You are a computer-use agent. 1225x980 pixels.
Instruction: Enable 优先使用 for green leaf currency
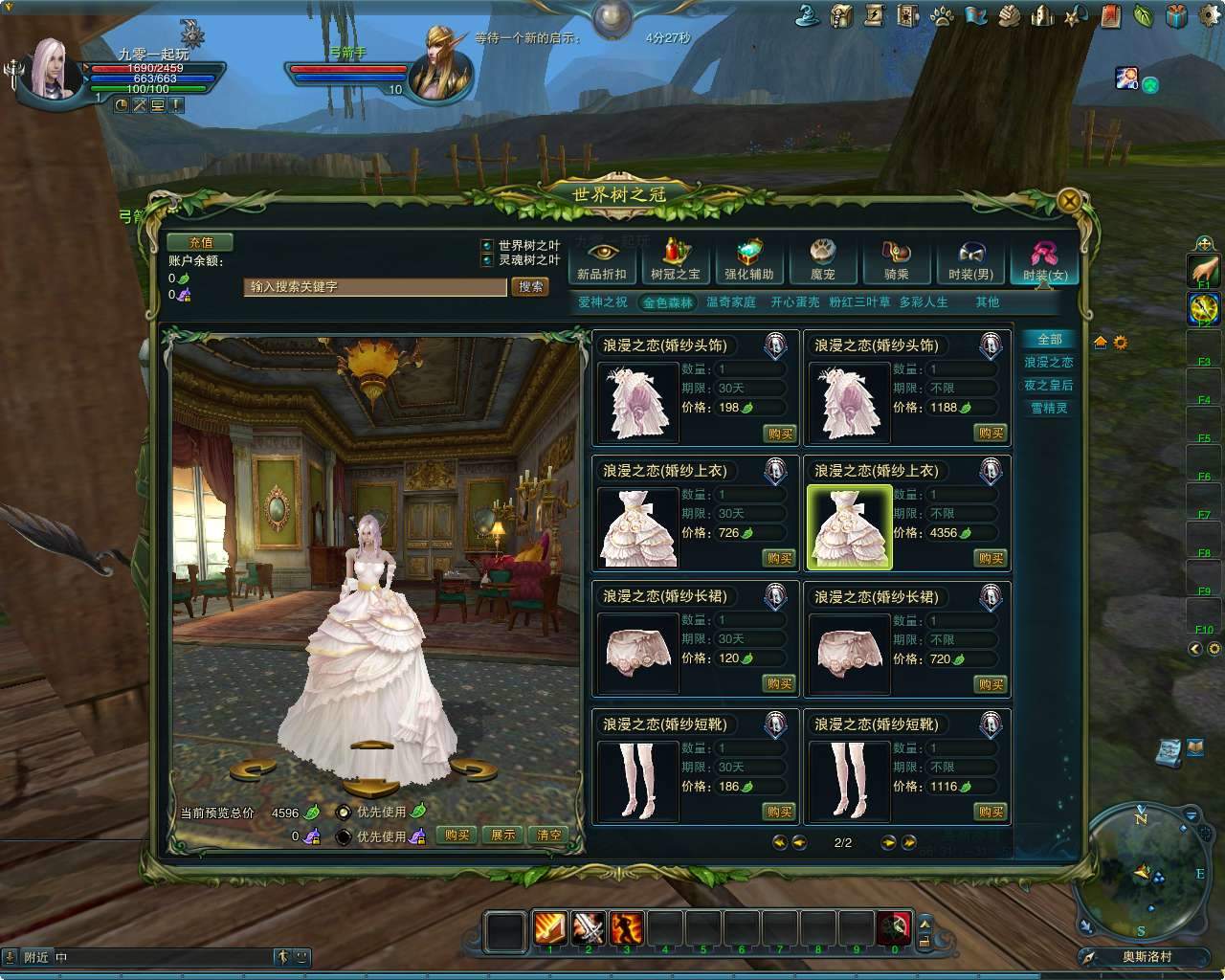[x=343, y=810]
